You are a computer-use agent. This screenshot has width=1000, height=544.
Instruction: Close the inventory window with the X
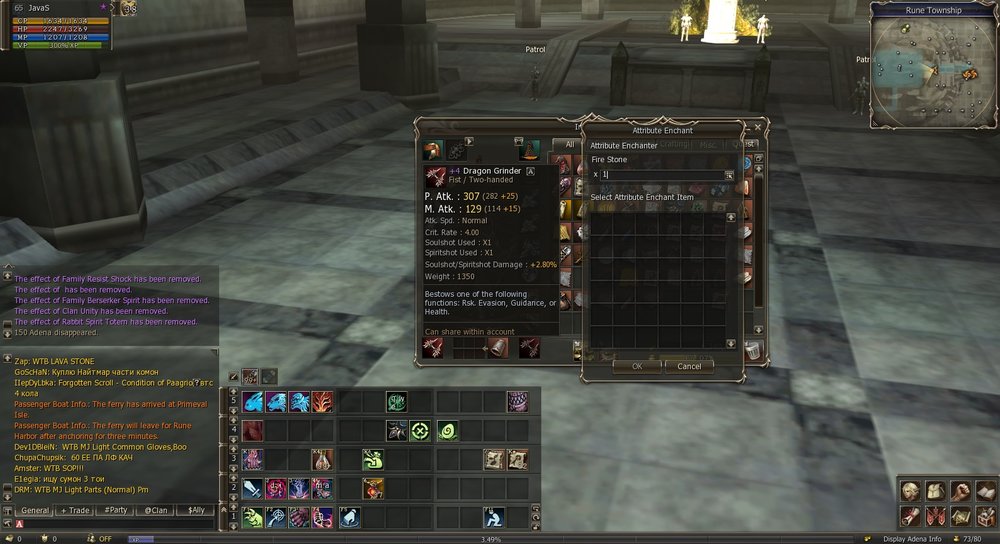757,128
